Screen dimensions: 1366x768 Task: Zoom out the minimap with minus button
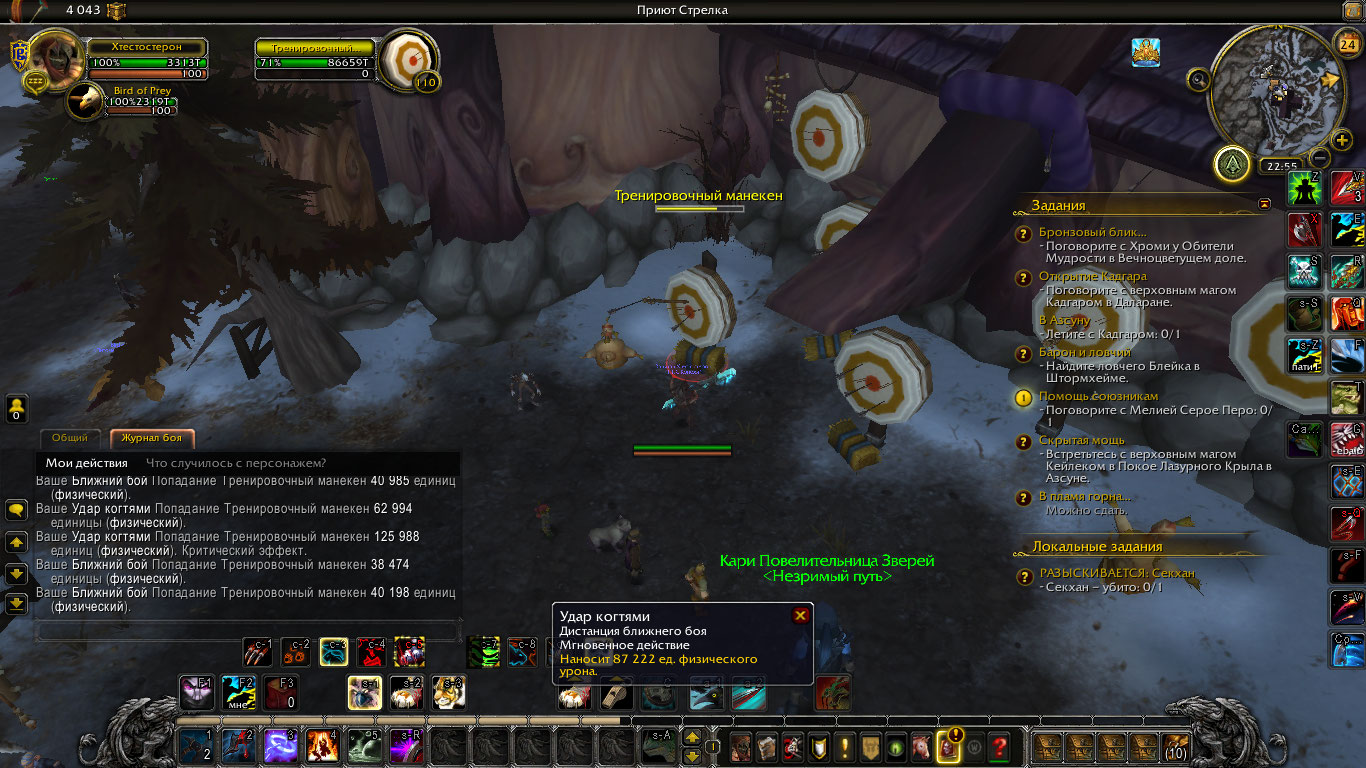coord(1320,158)
